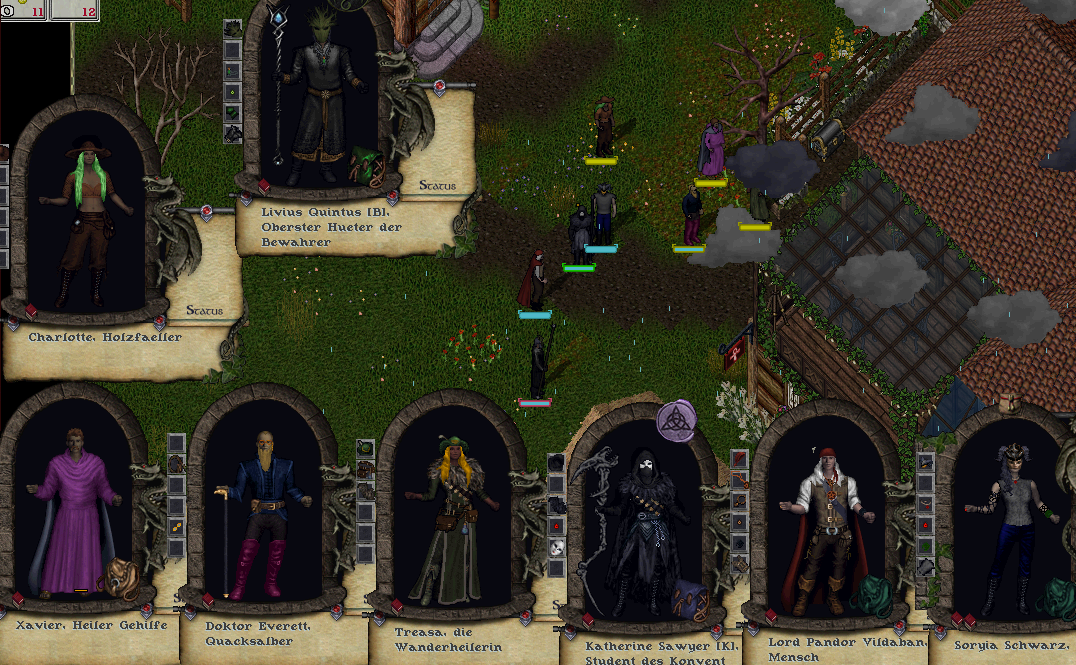Click the red book on Doktor Everett's paperdoll
The image size is (1076, 665).
click(x=209, y=601)
